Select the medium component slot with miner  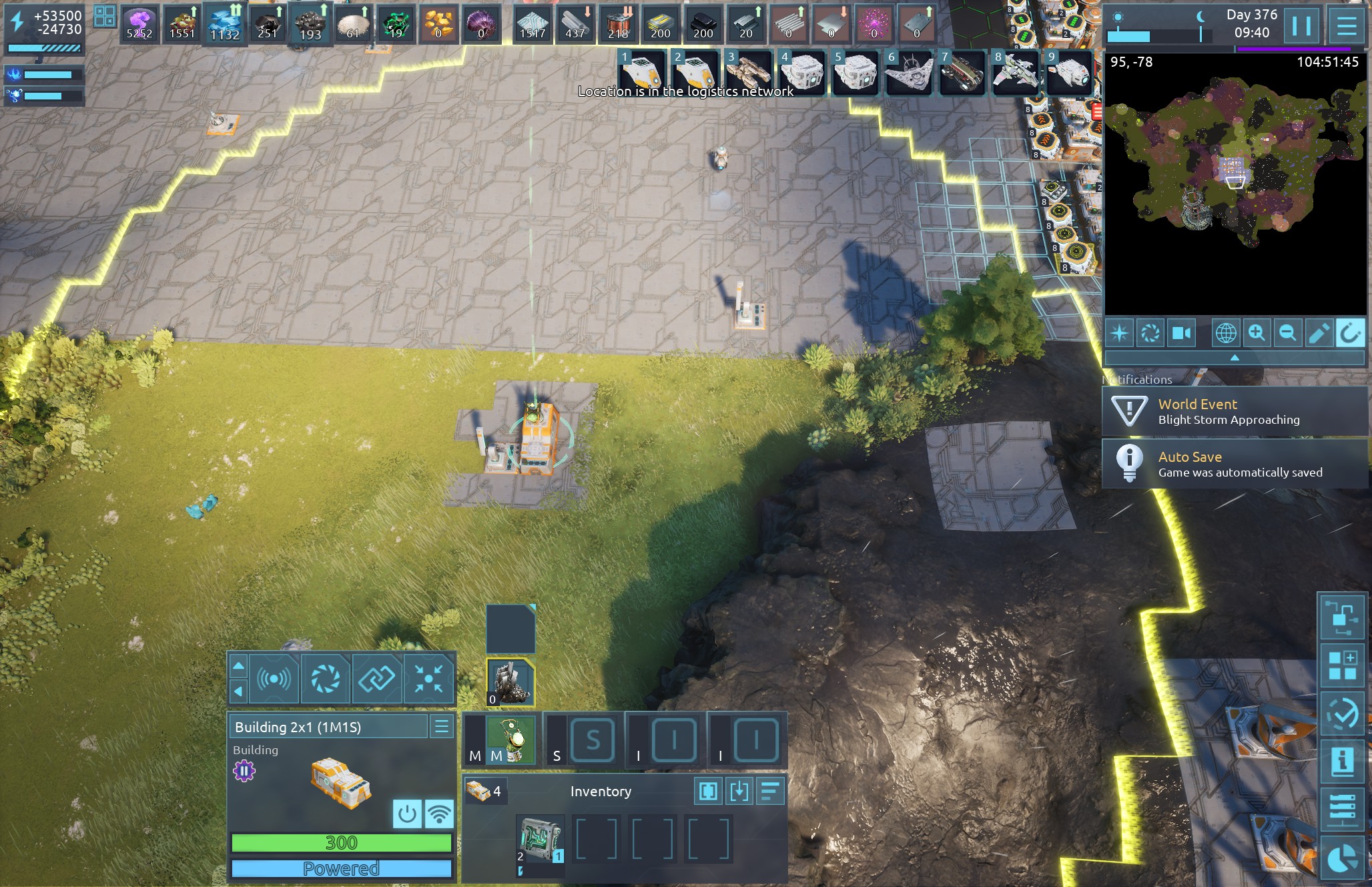point(511,740)
